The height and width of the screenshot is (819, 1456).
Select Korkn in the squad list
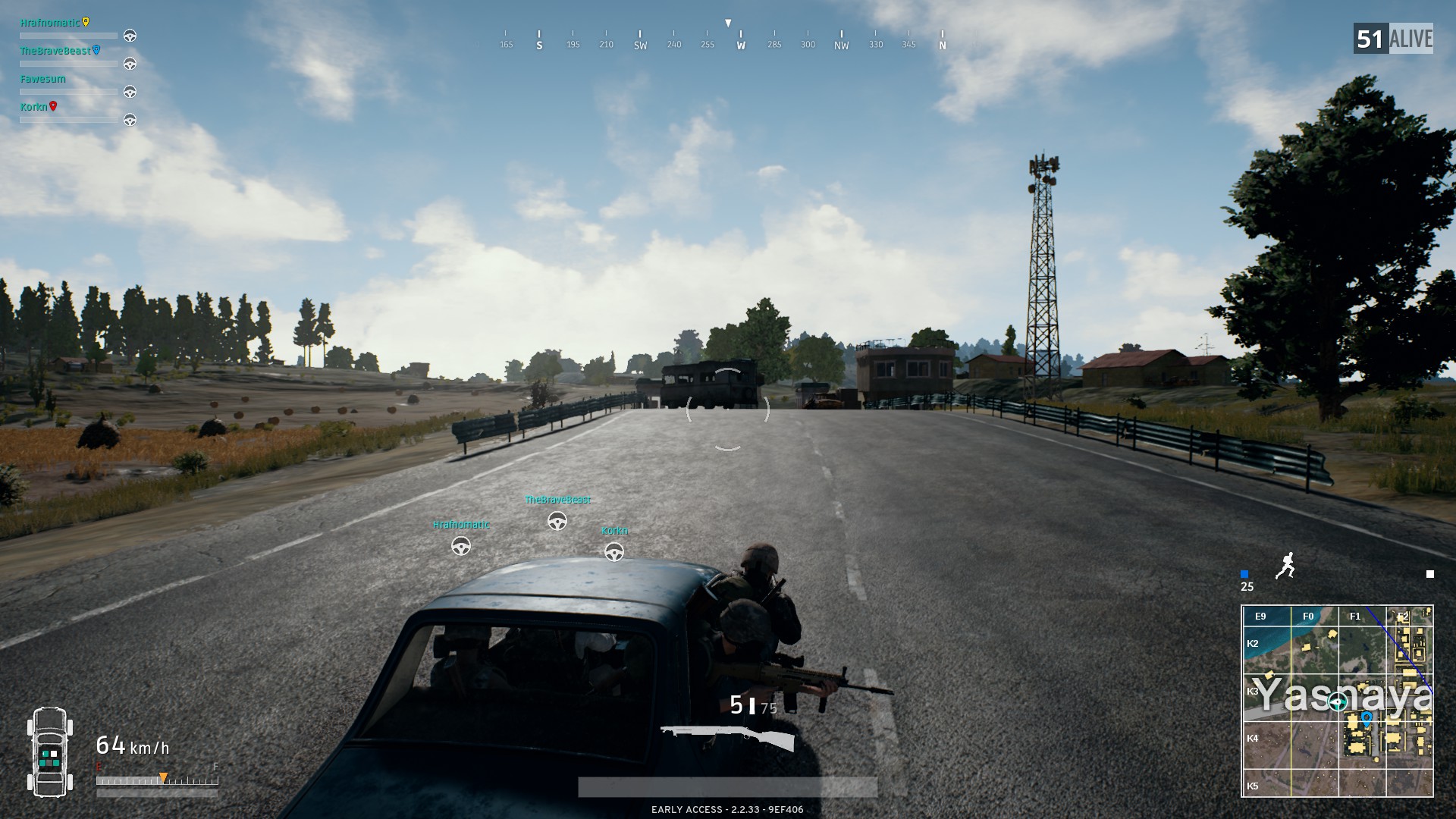click(33, 107)
